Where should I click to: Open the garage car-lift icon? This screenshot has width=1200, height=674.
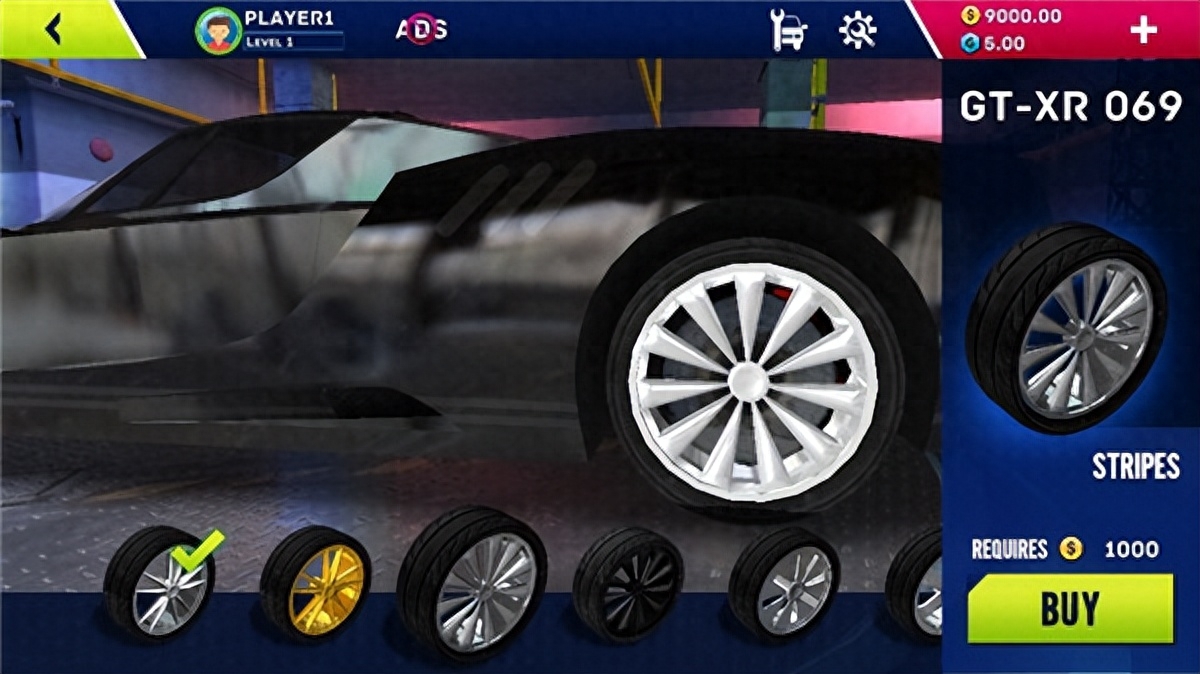[x=788, y=30]
